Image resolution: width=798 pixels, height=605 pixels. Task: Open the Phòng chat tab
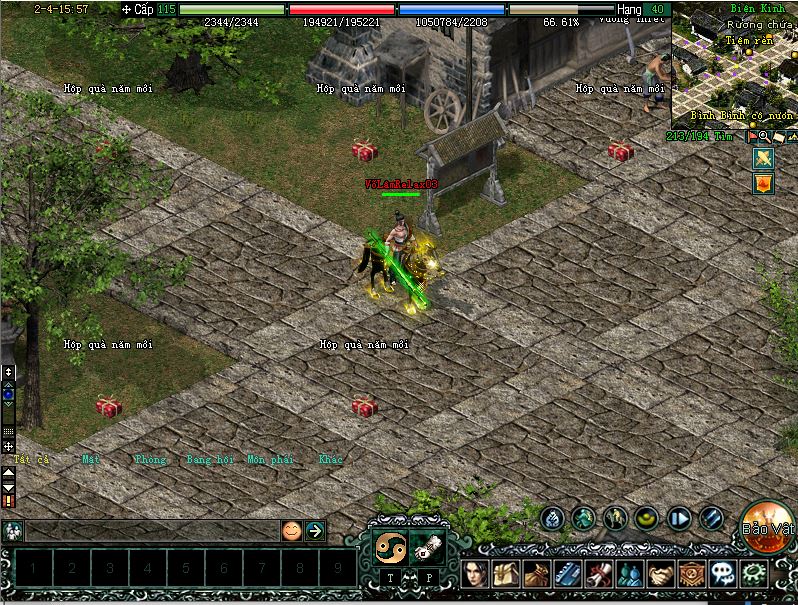point(150,460)
